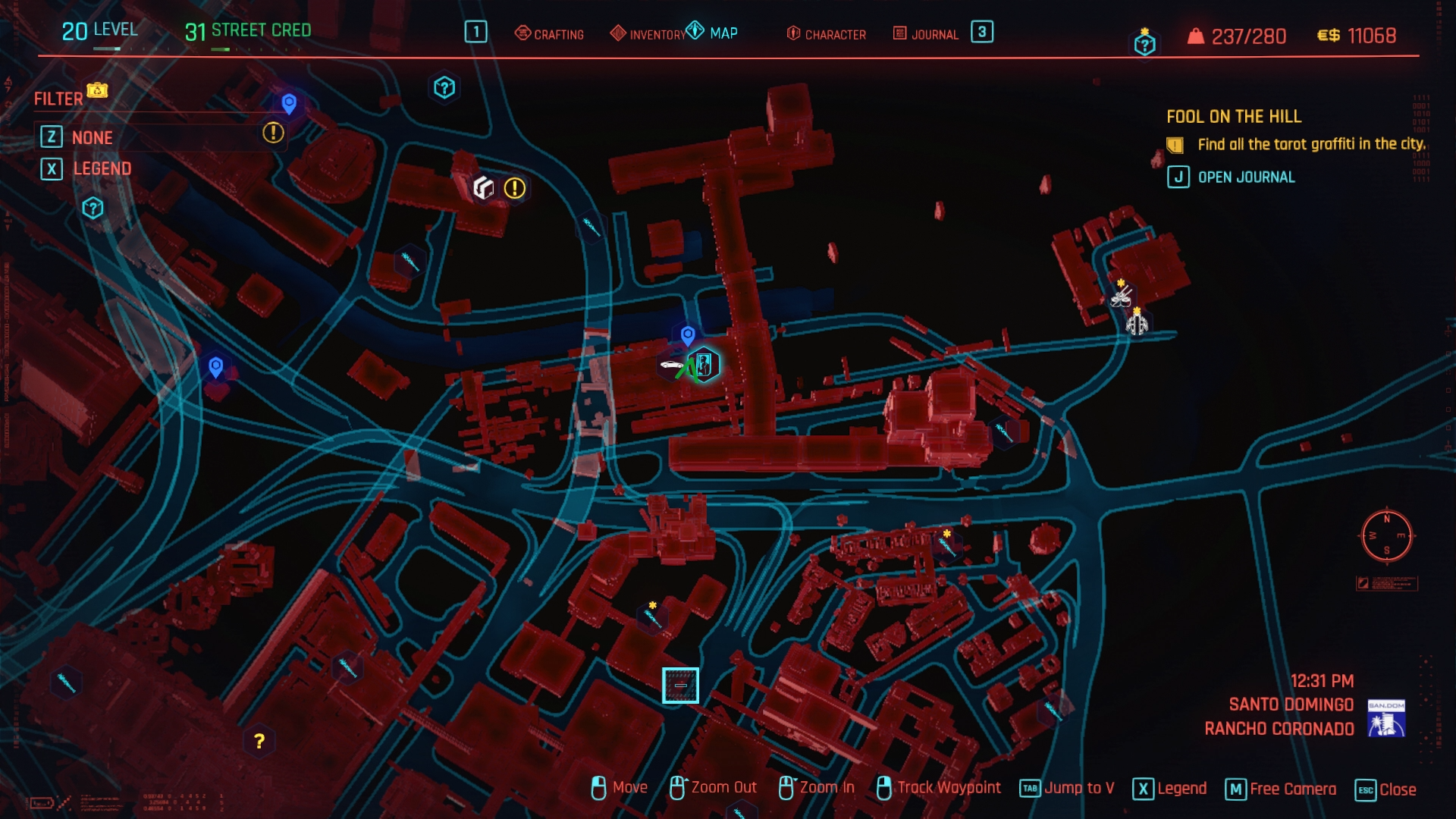Switch to the Inventory tab
Image resolution: width=1456 pixels, height=819 pixels.
pos(648,34)
